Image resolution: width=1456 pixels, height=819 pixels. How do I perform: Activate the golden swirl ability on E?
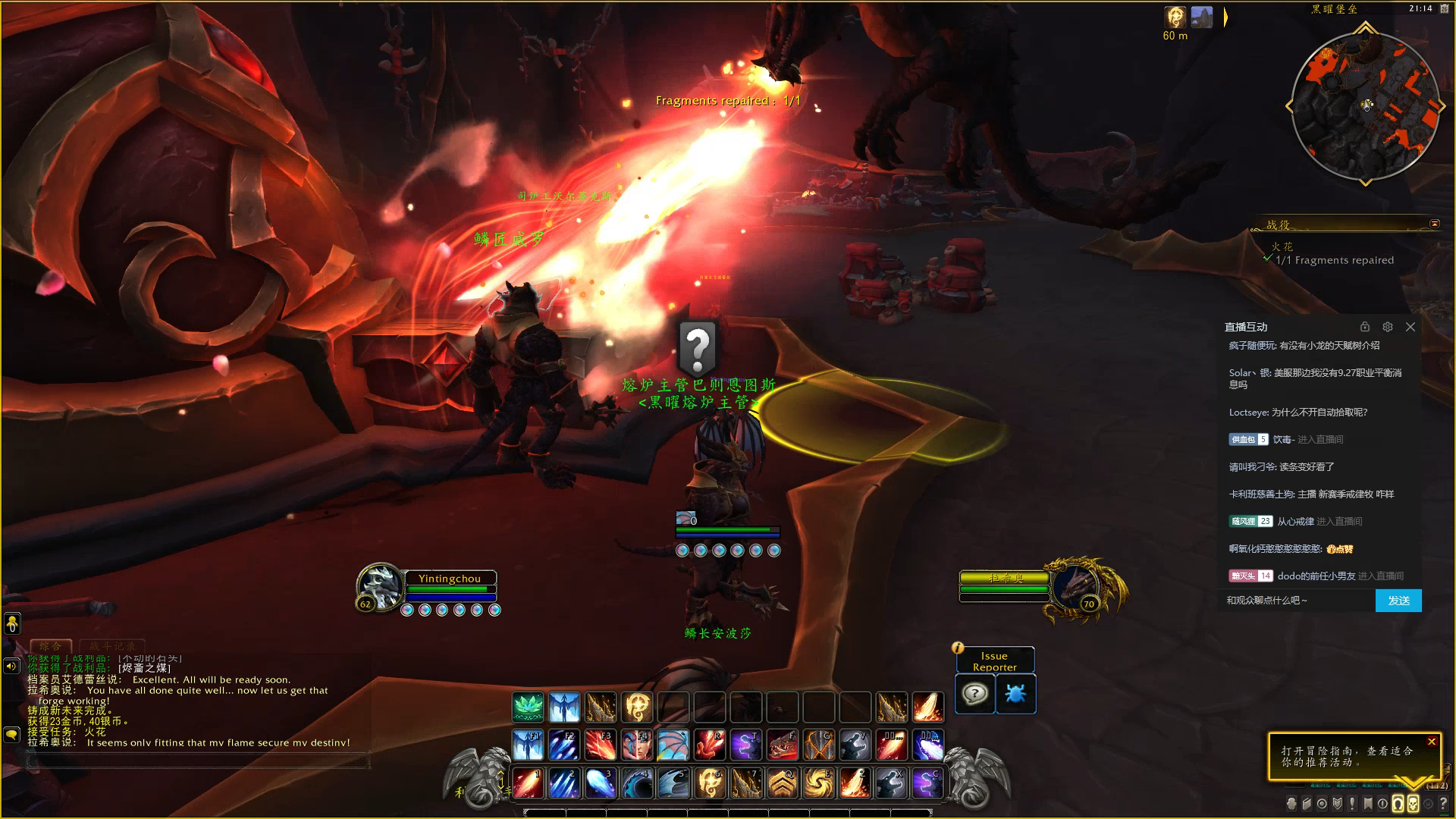pyautogui.click(x=819, y=783)
